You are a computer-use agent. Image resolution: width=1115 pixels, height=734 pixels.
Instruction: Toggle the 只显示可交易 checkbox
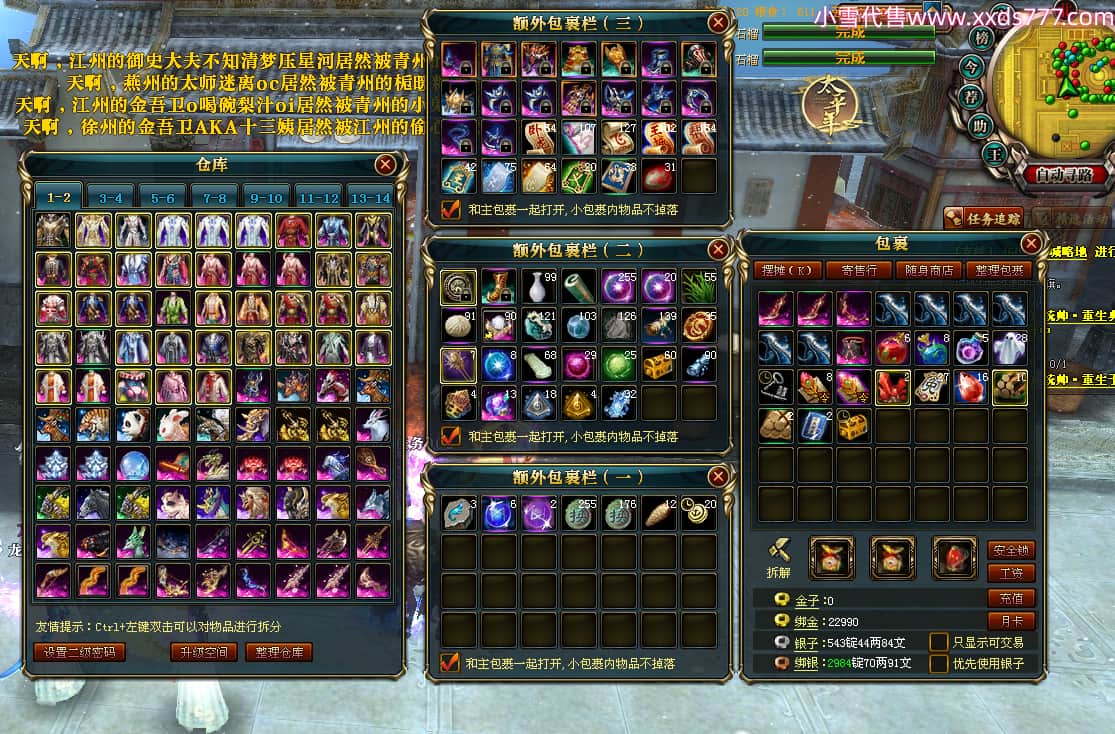[939, 642]
